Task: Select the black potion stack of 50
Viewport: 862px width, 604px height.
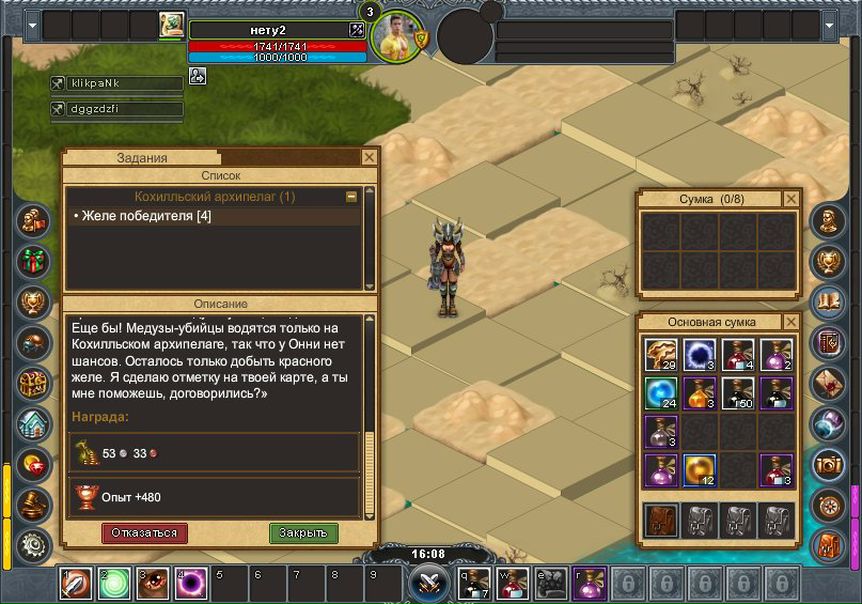Action: click(x=737, y=393)
